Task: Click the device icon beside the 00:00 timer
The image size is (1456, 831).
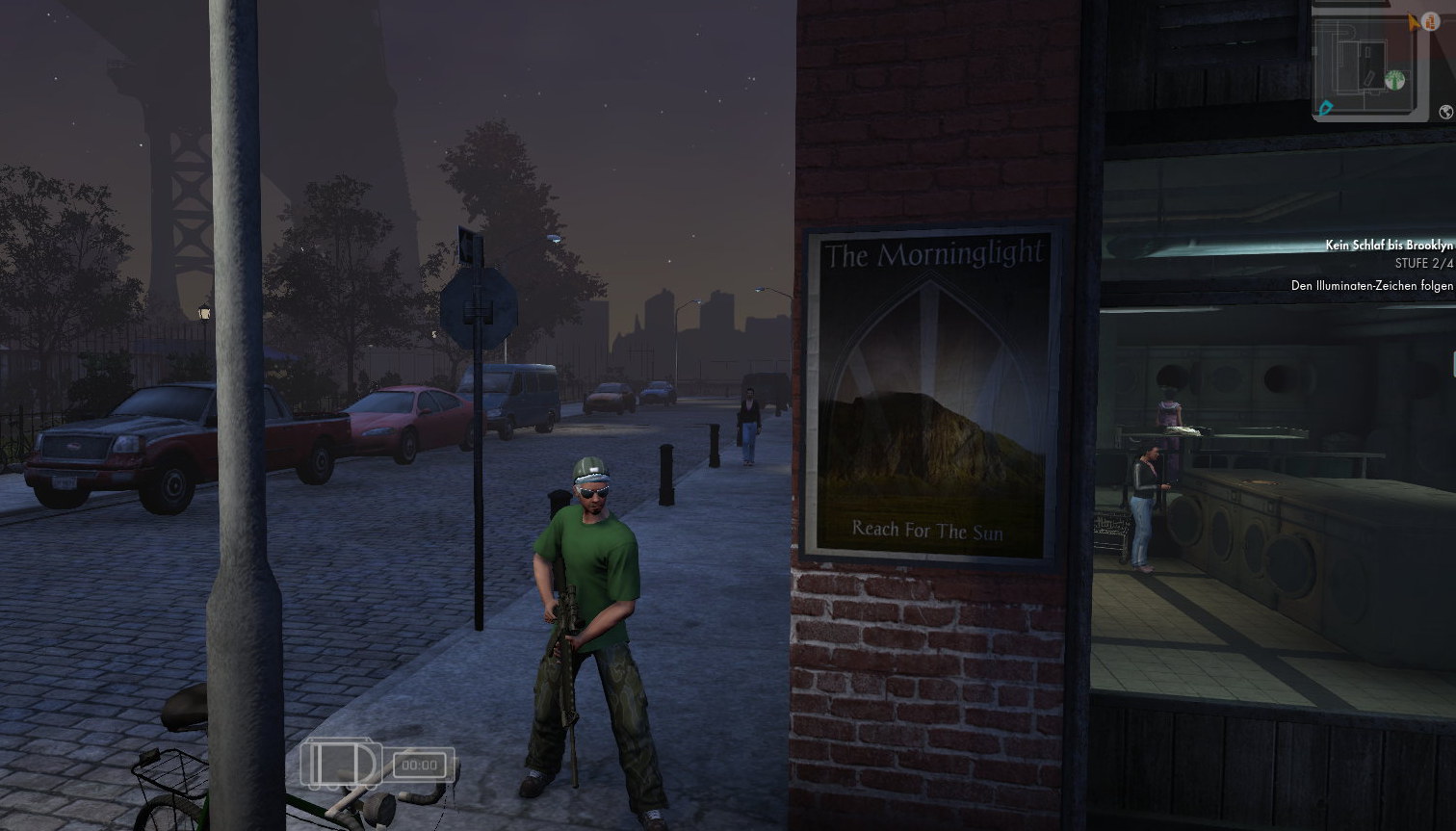Action: [x=343, y=764]
